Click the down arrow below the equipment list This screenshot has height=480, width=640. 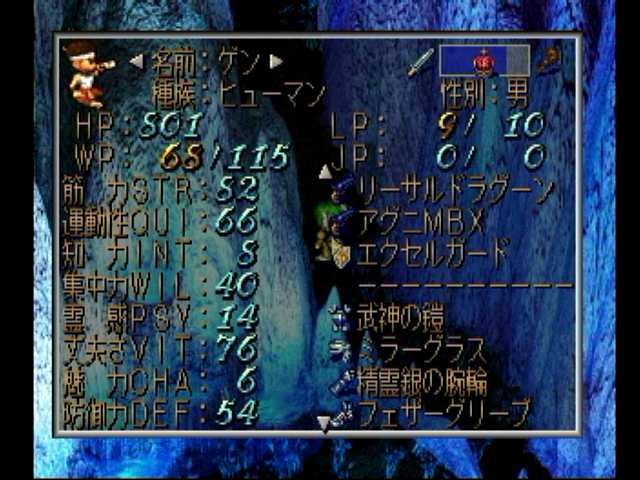tap(323, 424)
